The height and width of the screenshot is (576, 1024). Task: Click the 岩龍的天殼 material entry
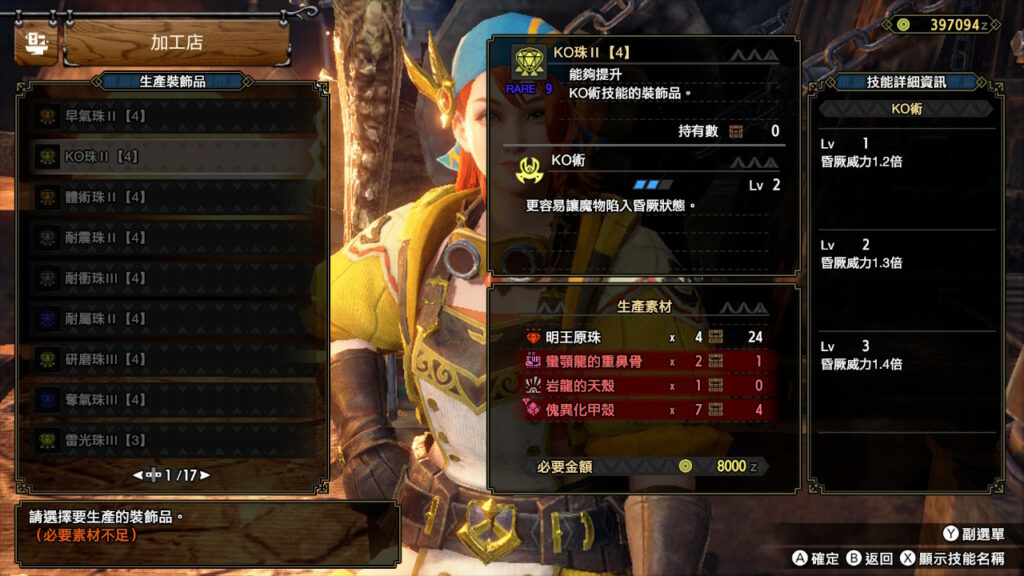click(645, 384)
